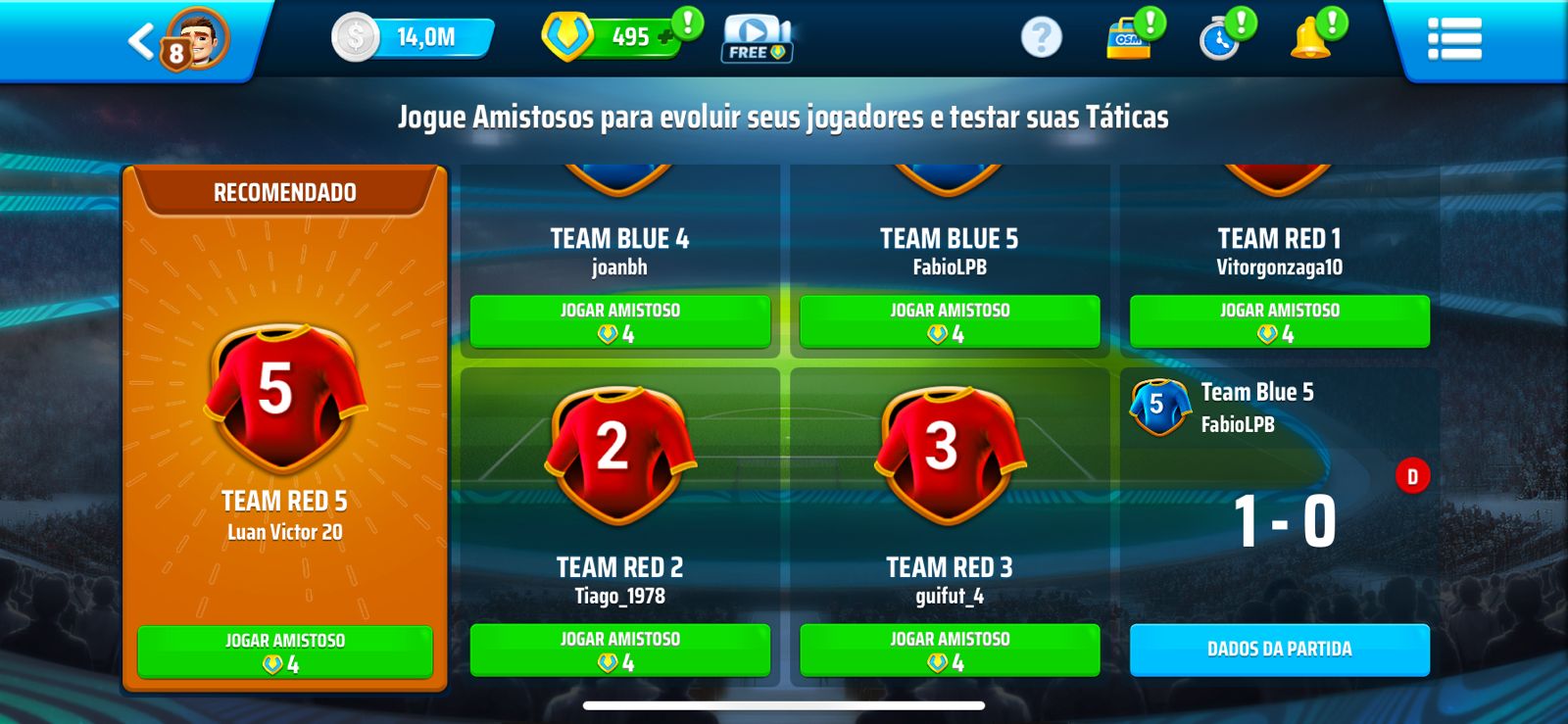Open the question mark help icon
Viewport: 1568px width, 724px height.
pos(1041,38)
